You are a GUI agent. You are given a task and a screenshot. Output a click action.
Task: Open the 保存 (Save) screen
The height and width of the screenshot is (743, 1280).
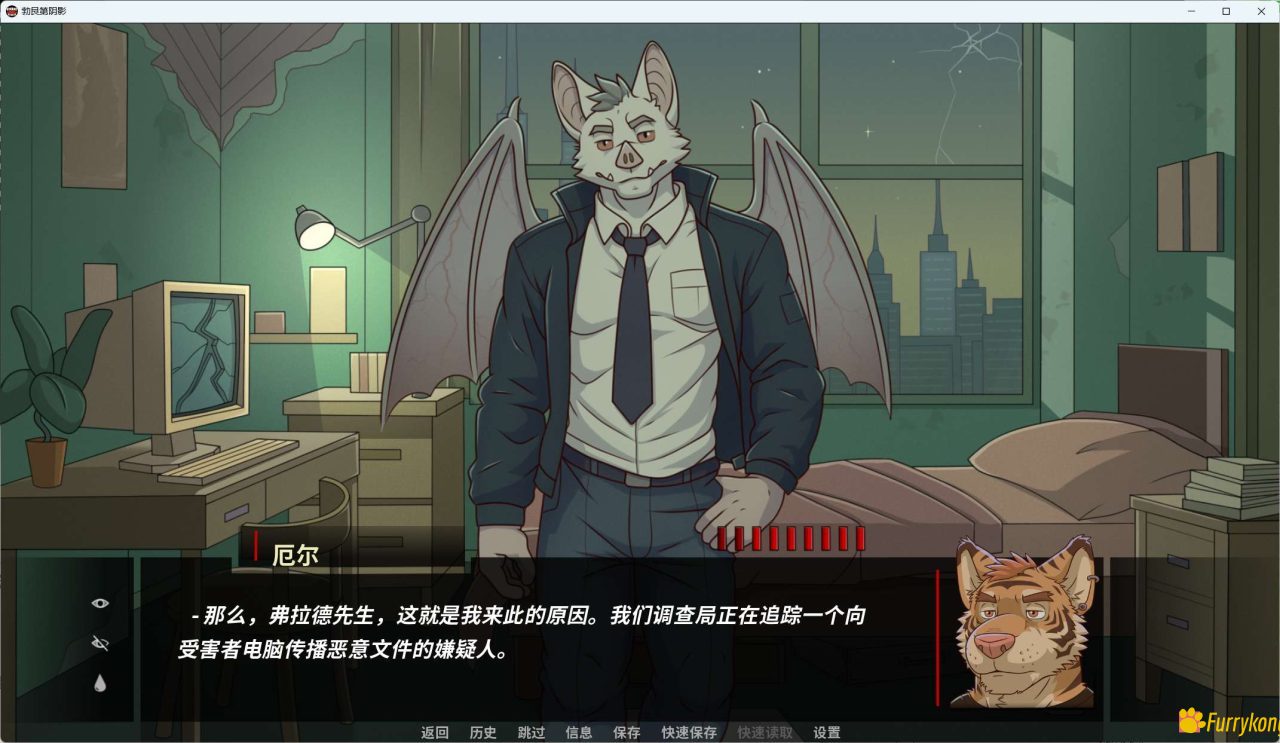click(625, 732)
